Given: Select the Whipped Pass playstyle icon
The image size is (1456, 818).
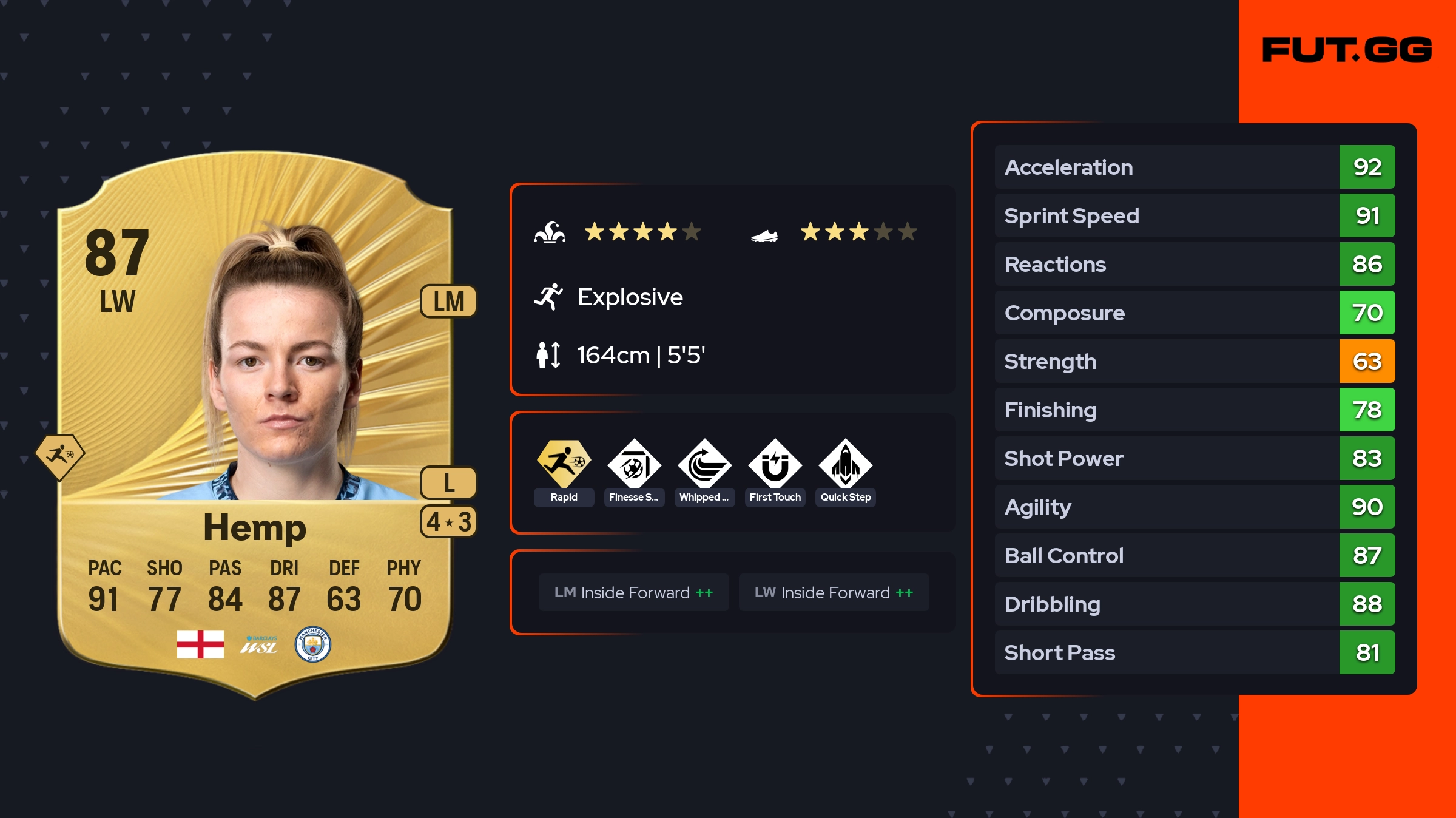Looking at the screenshot, I should (704, 465).
